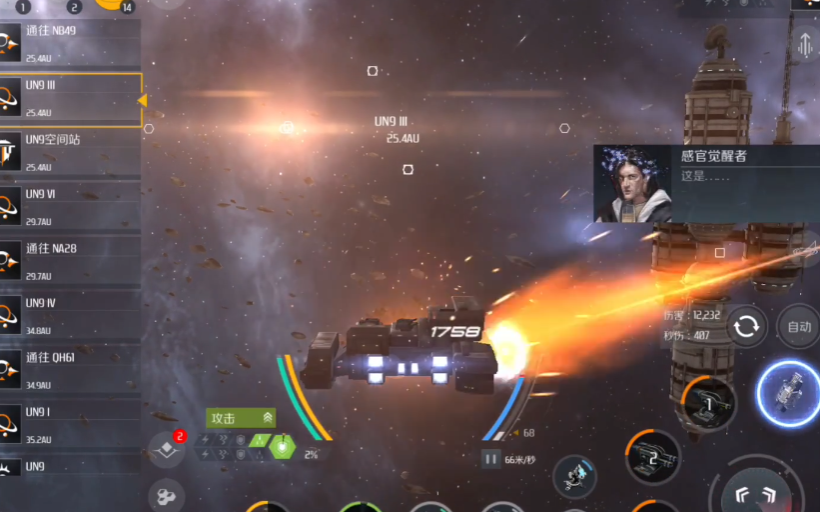Select the UN9 VI planet entry
The width and height of the screenshot is (820, 512).
(70, 207)
